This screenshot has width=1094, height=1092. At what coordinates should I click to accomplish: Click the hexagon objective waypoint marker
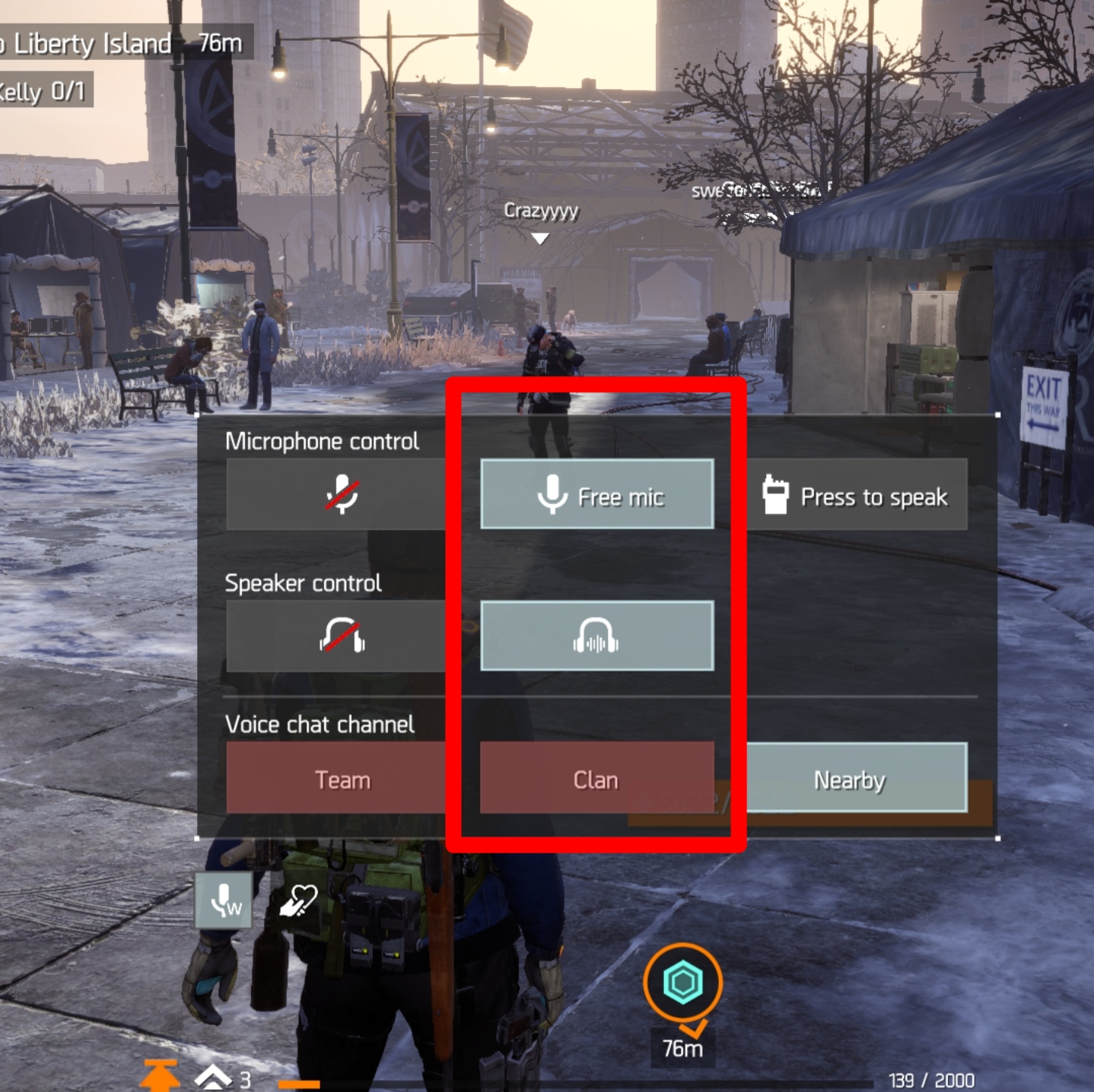[682, 982]
